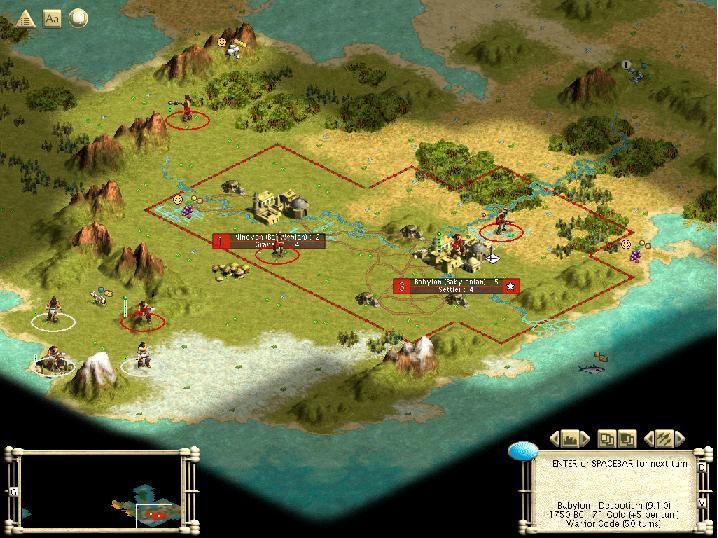This screenshot has height=538, width=718.
Task: Toggle the small button beside the minimap
Action: (13, 491)
